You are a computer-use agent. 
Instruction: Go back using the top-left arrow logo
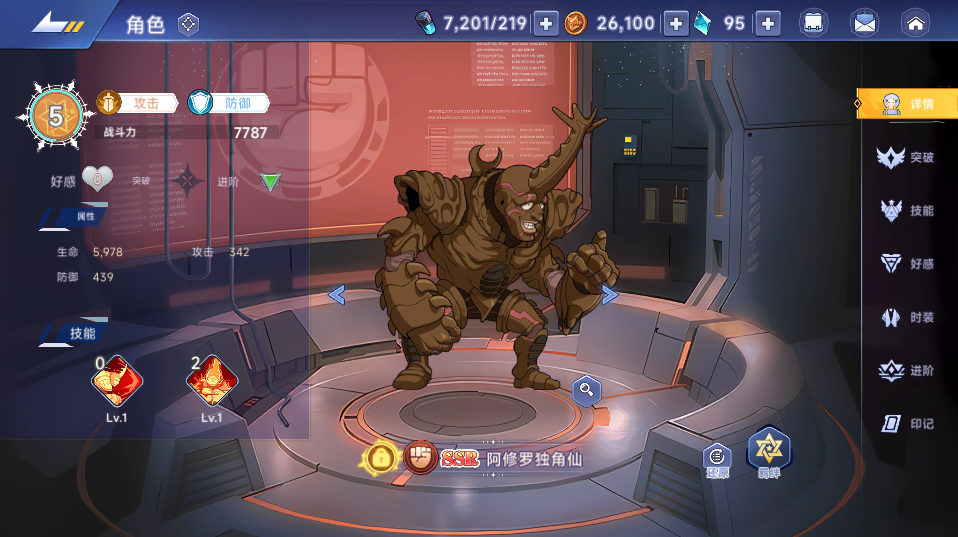(56, 23)
